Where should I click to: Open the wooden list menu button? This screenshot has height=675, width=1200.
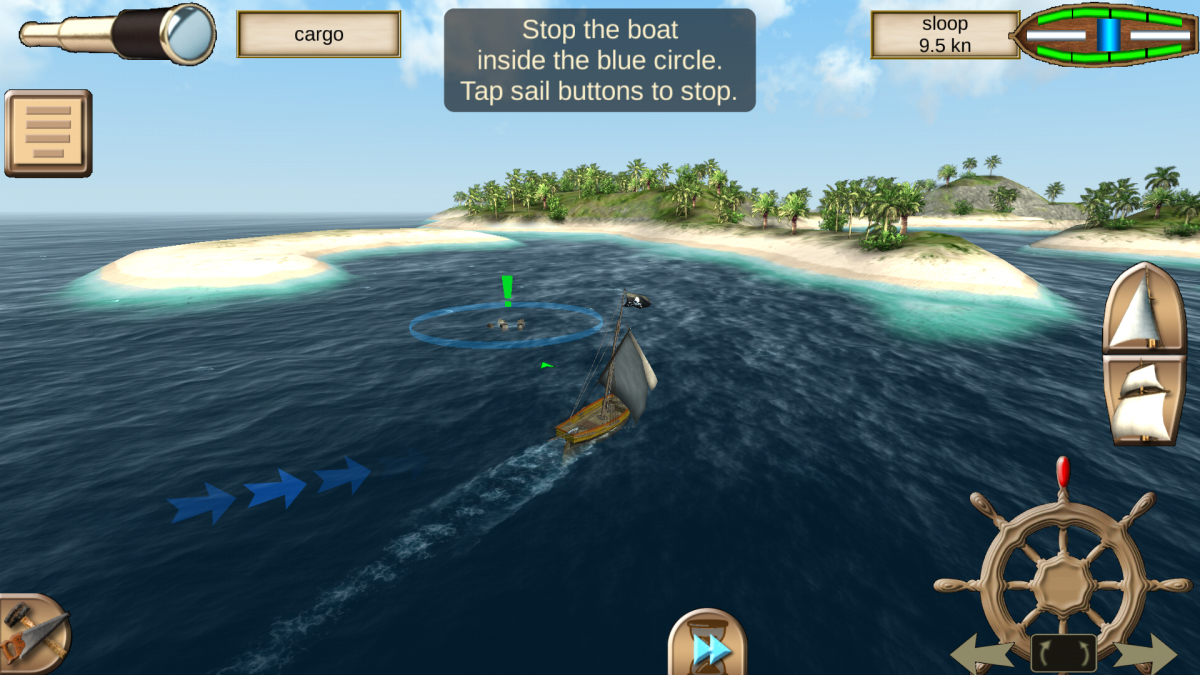coord(48,133)
